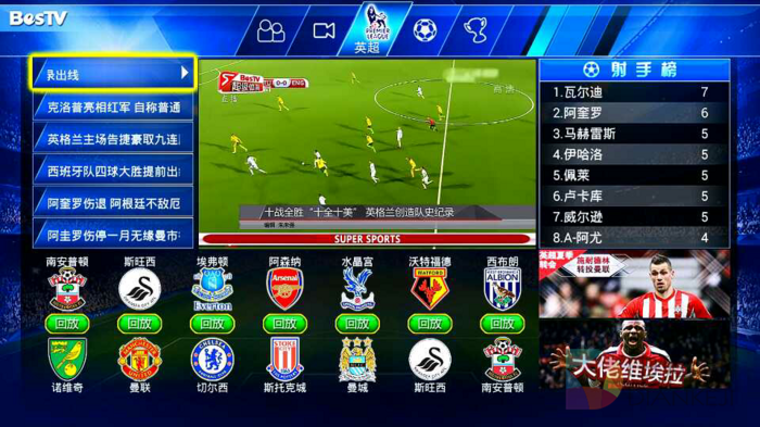The width and height of the screenshot is (760, 427).
Task: Hit 回放 beneath the Crystal Palace crest
Action: pyautogui.click(x=355, y=323)
